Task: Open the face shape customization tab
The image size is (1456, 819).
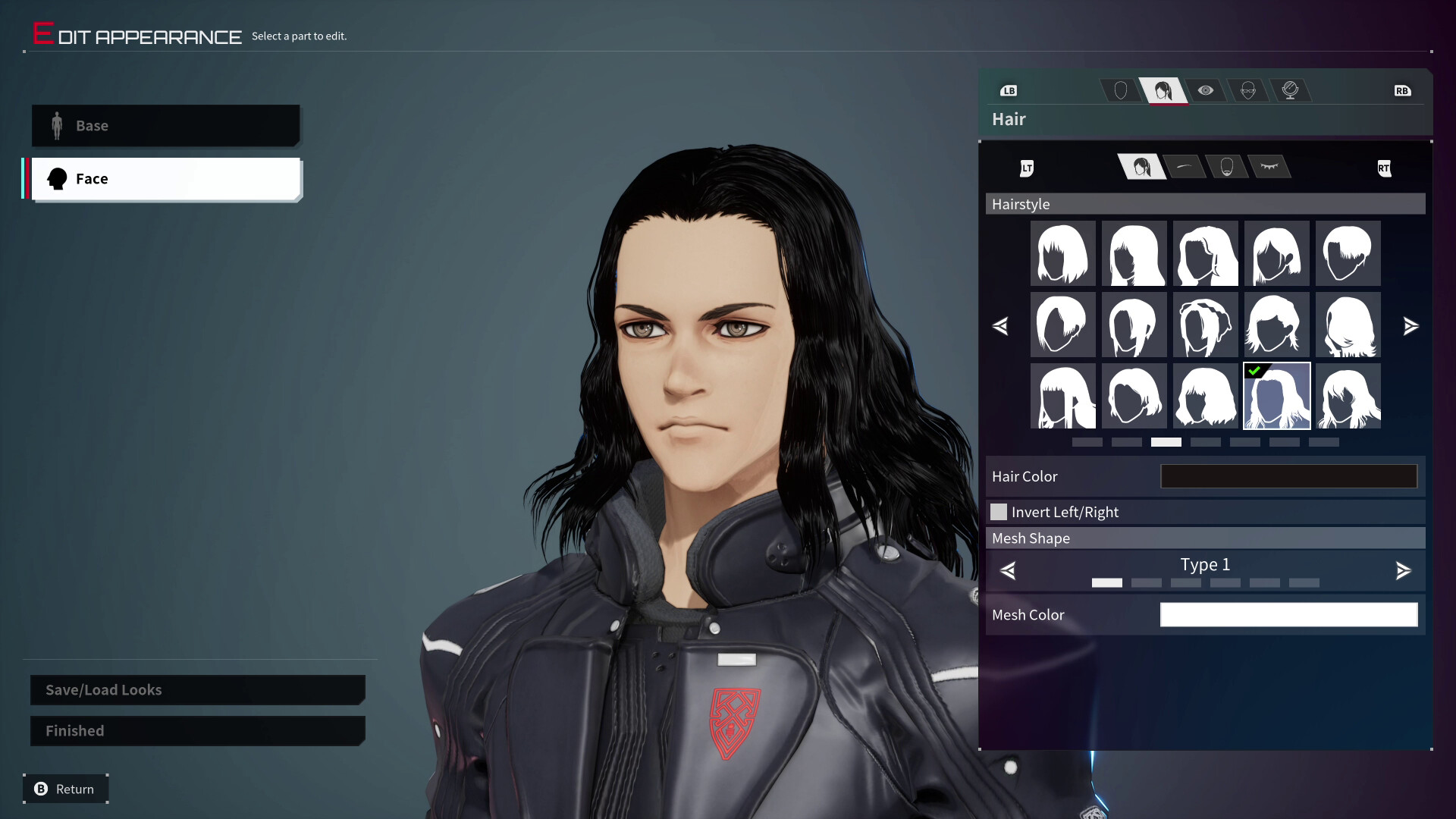Action: tap(1121, 90)
